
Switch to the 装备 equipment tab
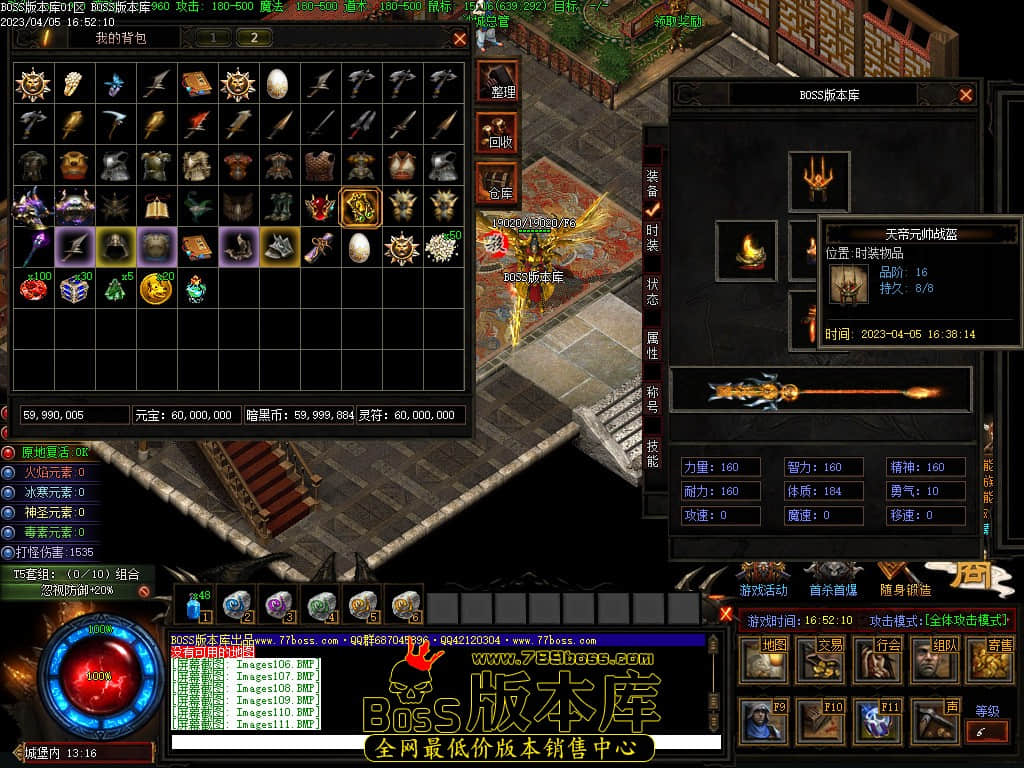(x=652, y=184)
